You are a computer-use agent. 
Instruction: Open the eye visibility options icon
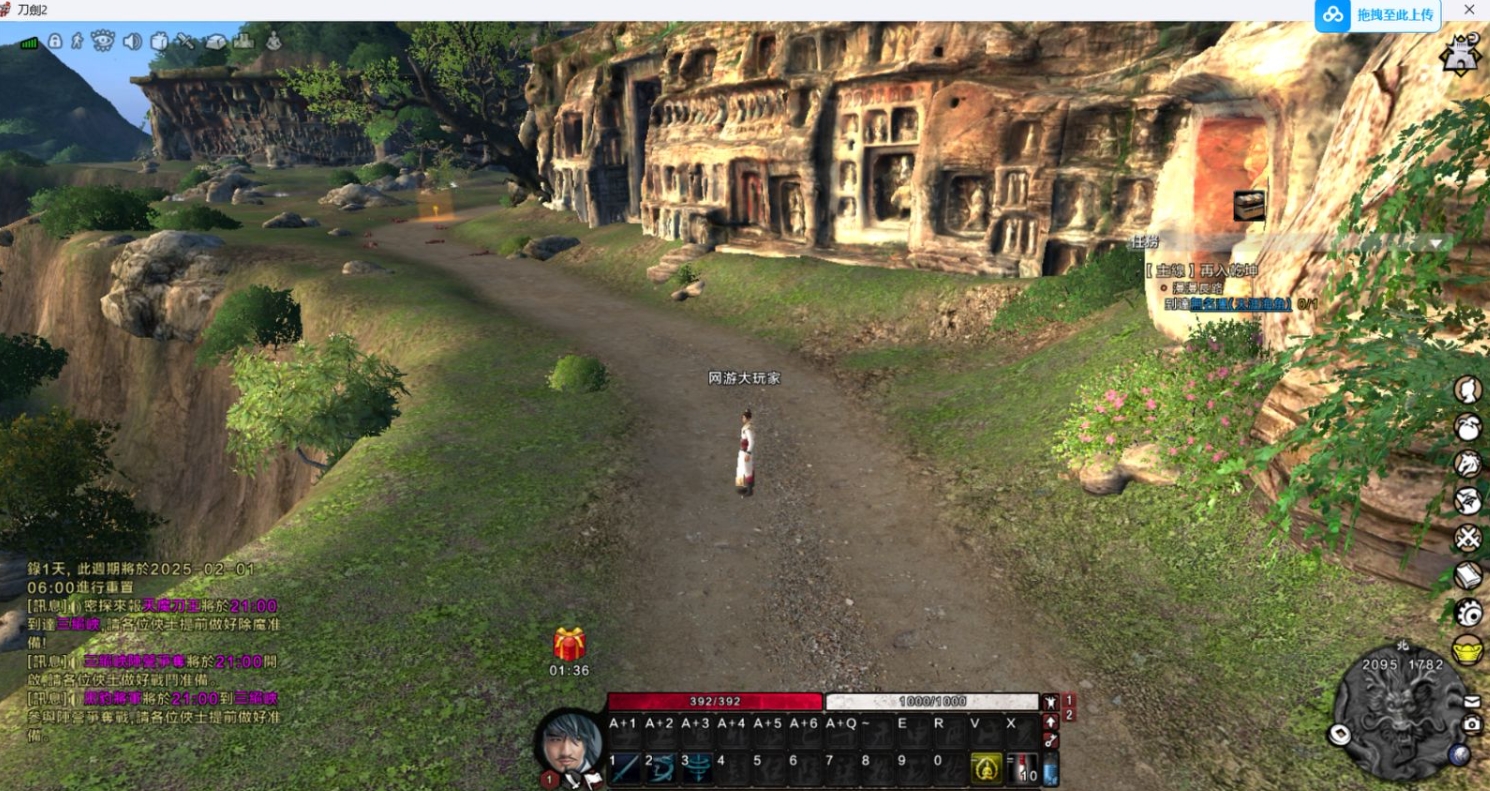pos(103,41)
